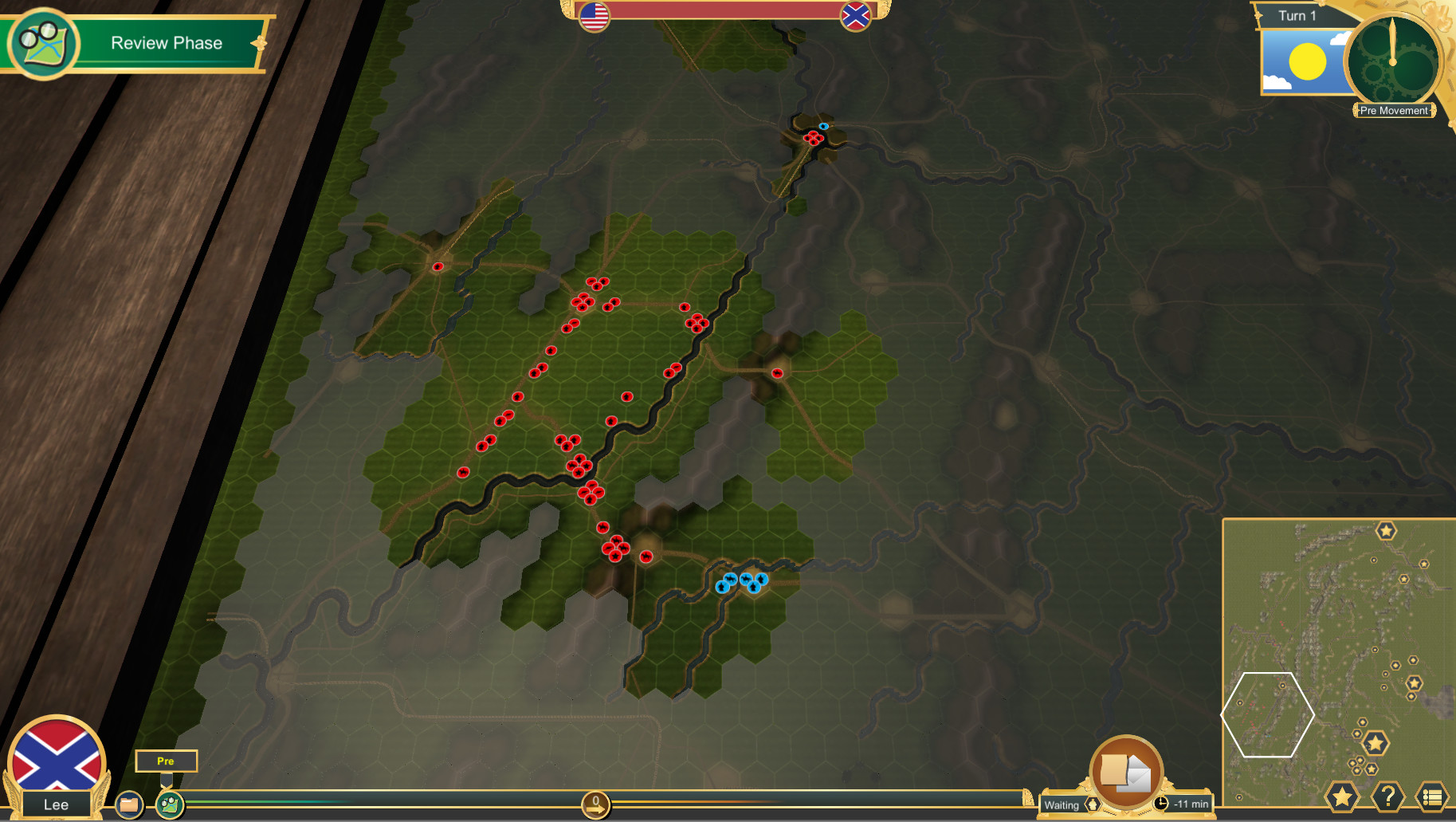The height and width of the screenshot is (822, 1456).
Task: Toggle the Waiting status indicator
Action: pos(1062,805)
